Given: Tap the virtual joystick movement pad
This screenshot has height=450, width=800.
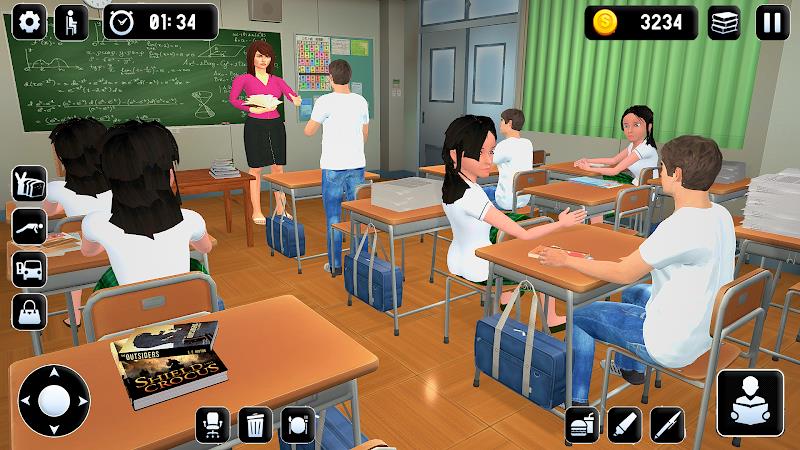Looking at the screenshot, I should (x=54, y=402).
